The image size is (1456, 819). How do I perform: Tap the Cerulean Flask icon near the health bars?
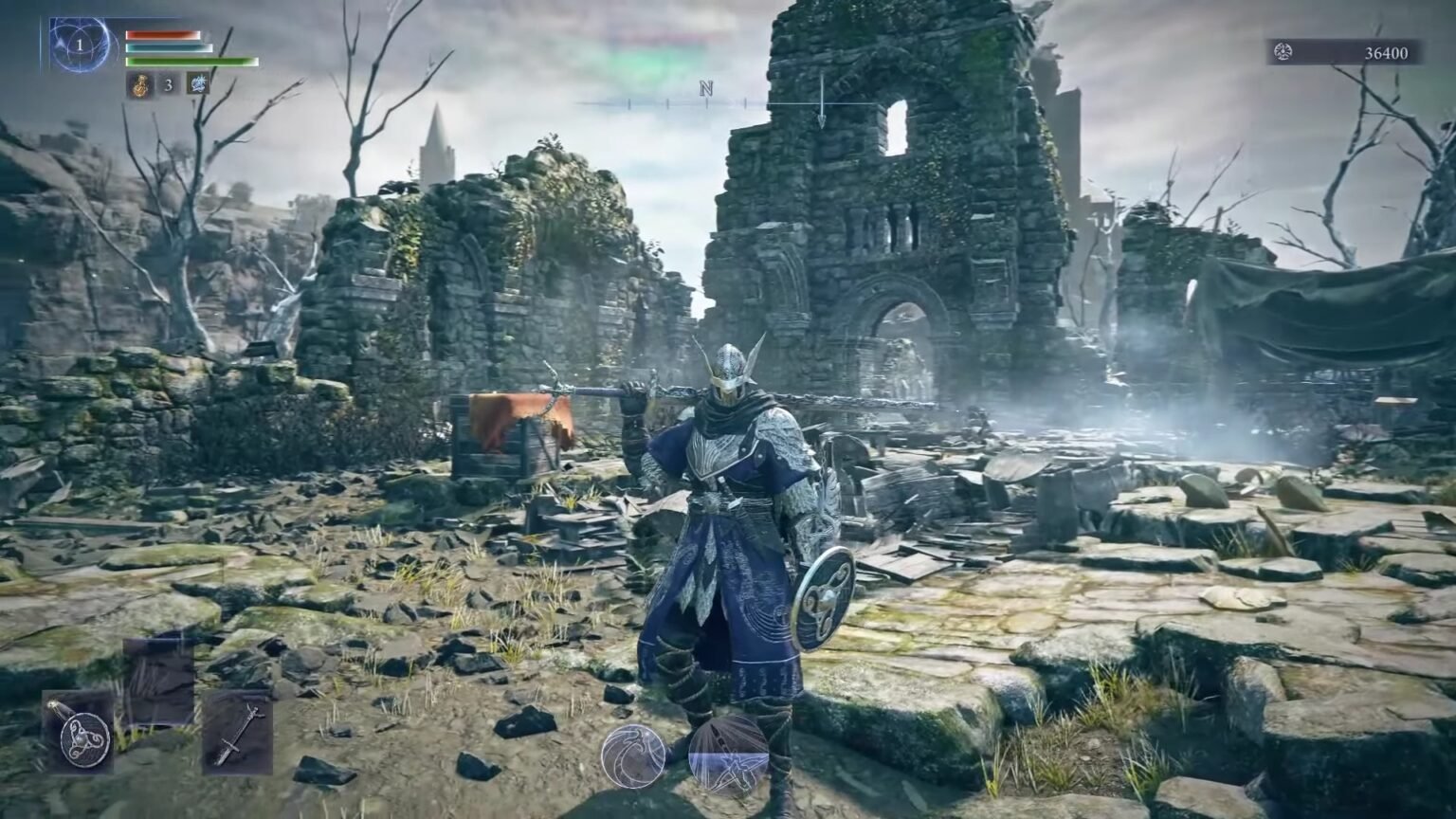tap(197, 84)
